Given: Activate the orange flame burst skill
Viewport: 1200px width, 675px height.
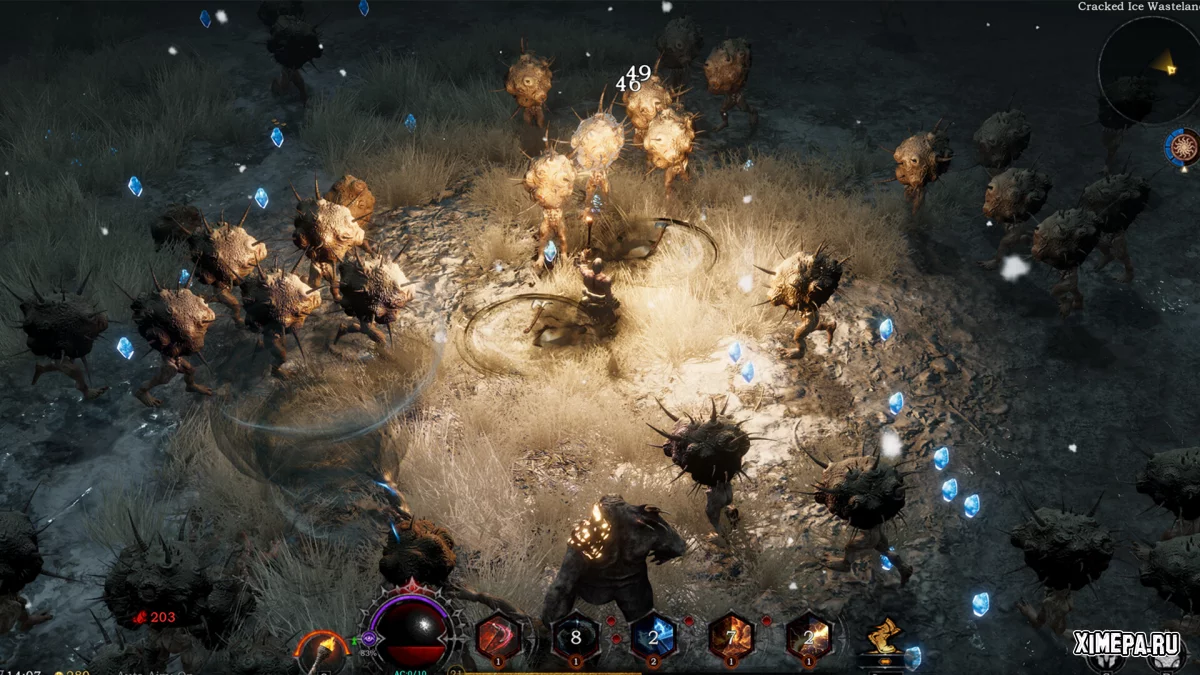Looking at the screenshot, I should tap(808, 635).
